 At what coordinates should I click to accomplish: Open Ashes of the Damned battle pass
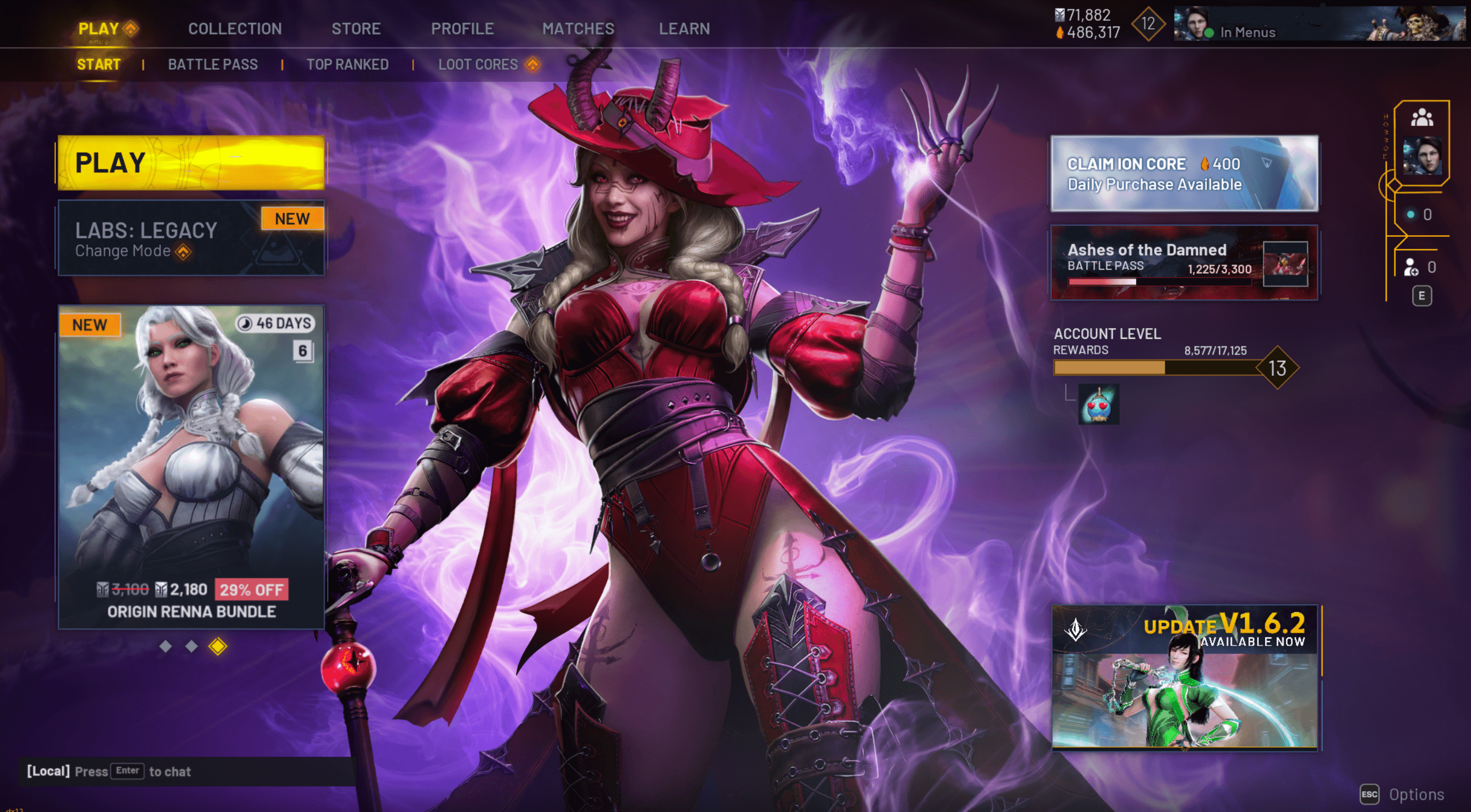point(1184,263)
